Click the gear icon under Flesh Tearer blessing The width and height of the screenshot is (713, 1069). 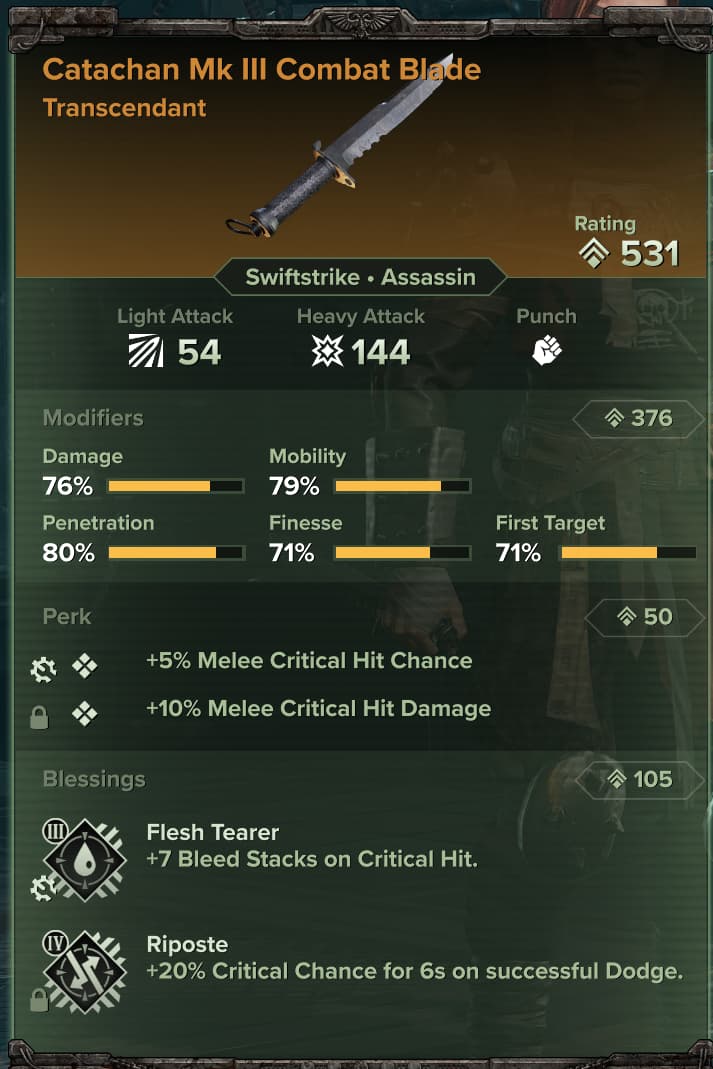pos(42,887)
